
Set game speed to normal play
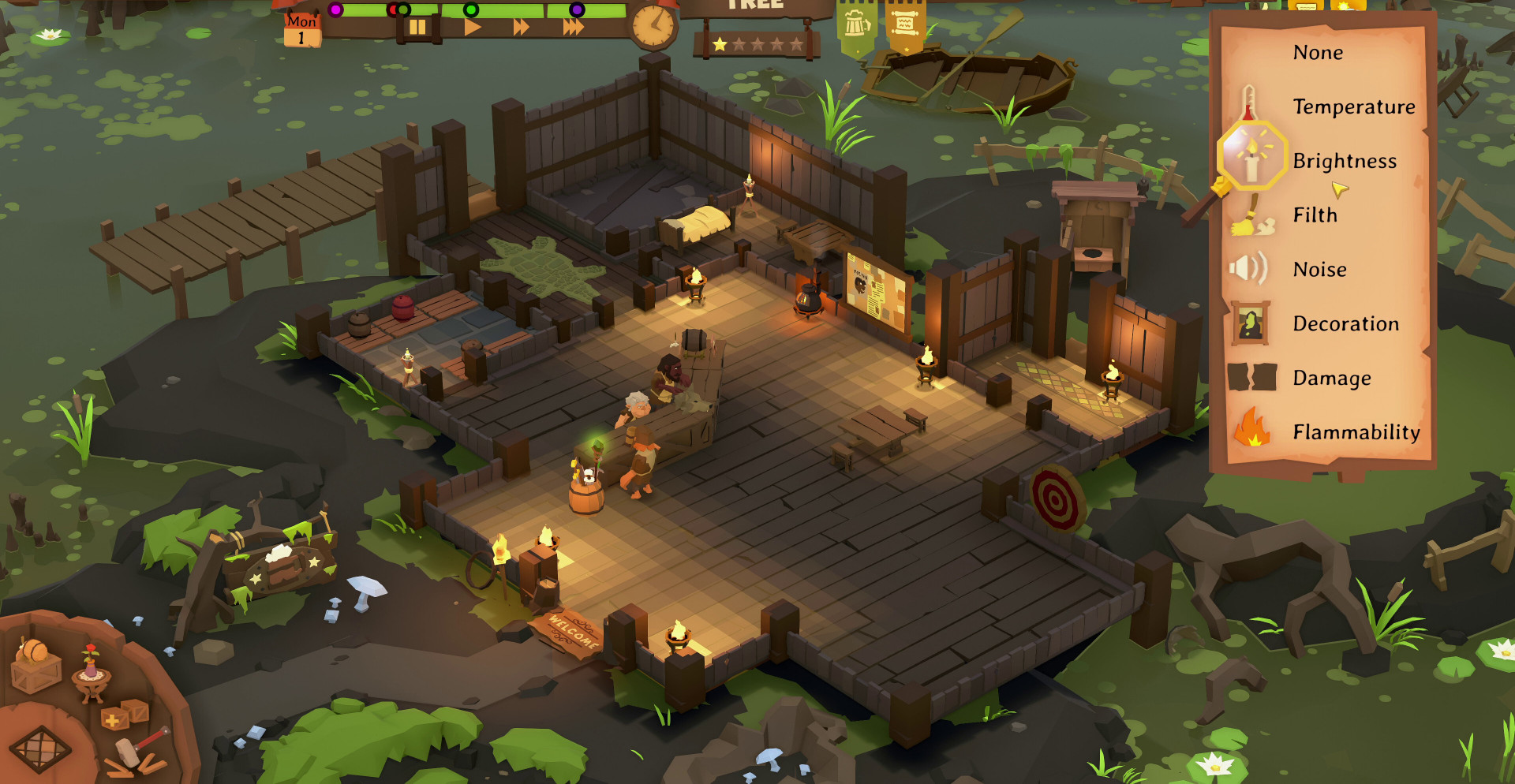[472, 28]
